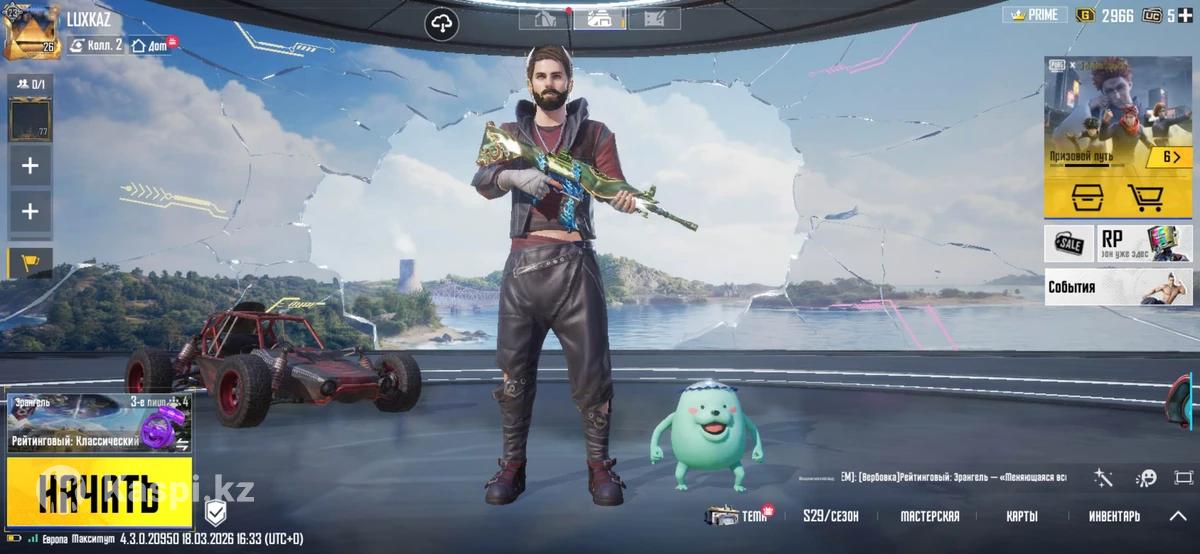
Task: Open the Инвентарь inventory
Action: 1114,516
